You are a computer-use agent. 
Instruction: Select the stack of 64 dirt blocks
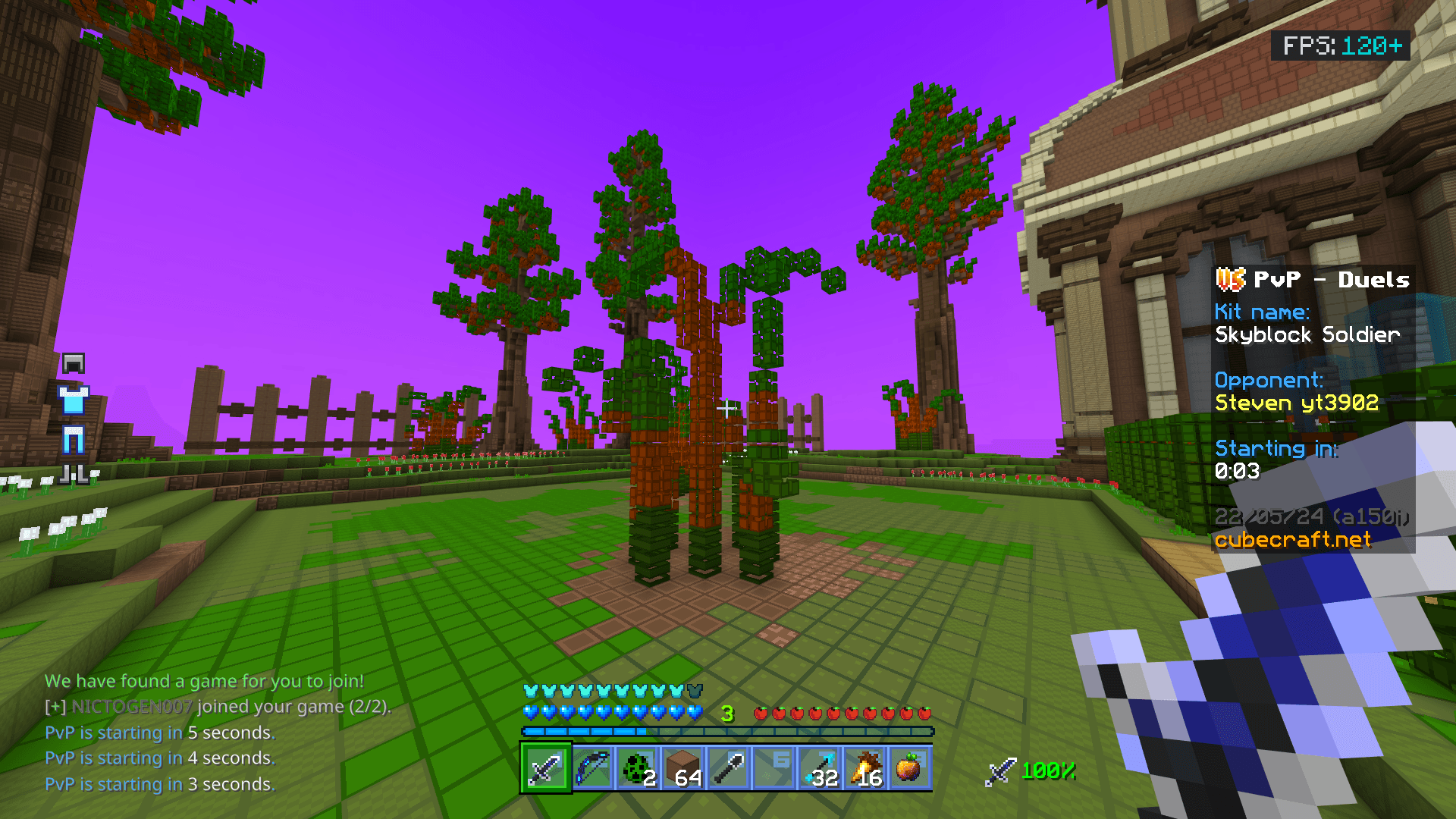click(684, 768)
